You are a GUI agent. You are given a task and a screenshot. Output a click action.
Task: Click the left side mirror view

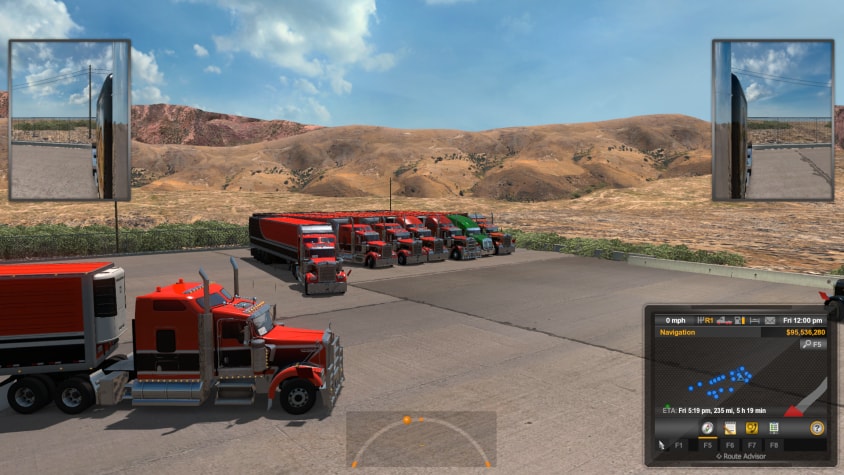point(69,120)
